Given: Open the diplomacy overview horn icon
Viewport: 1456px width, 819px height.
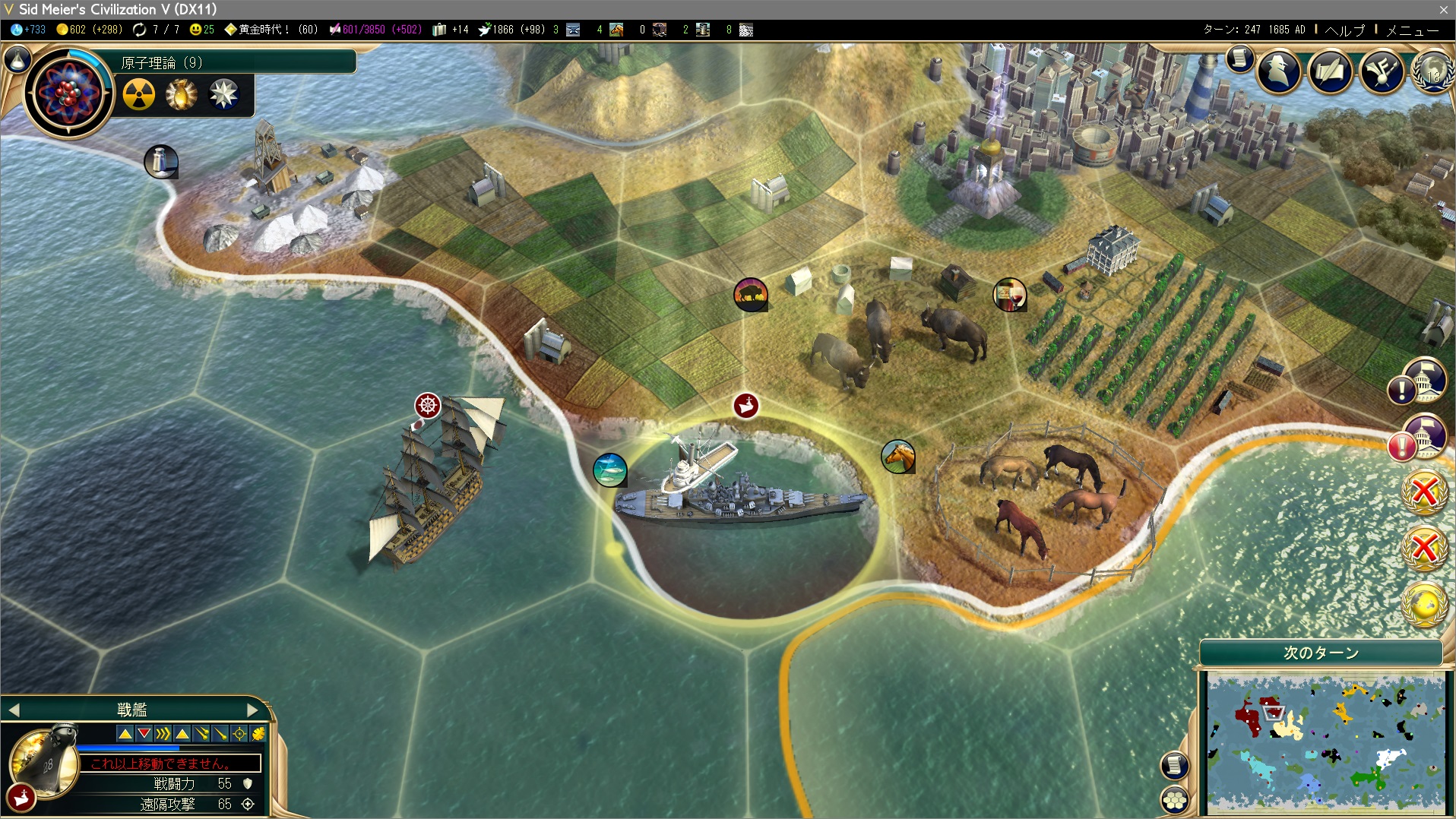Looking at the screenshot, I should point(1381,71).
